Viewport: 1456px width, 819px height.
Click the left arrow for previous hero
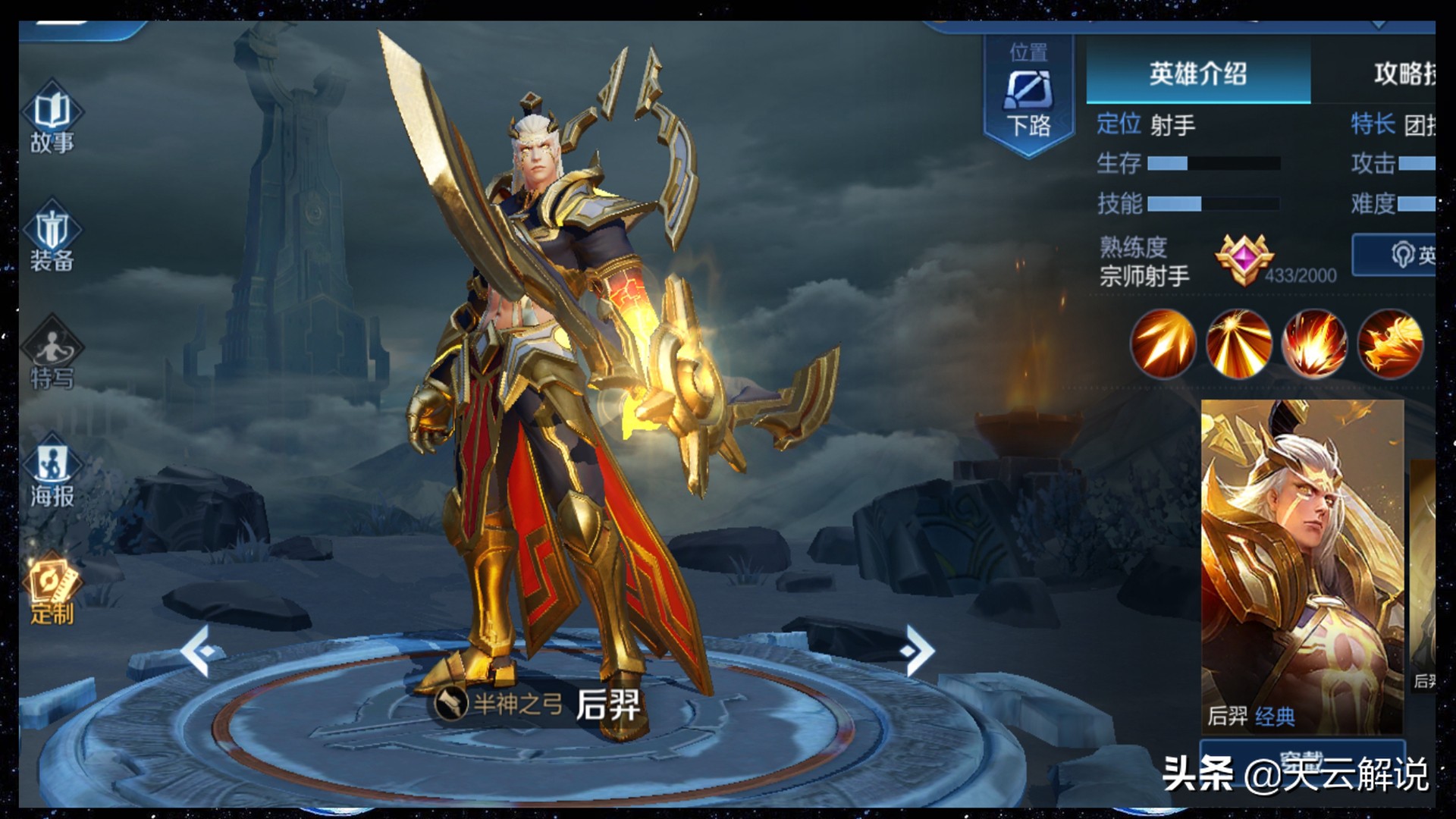(x=200, y=651)
